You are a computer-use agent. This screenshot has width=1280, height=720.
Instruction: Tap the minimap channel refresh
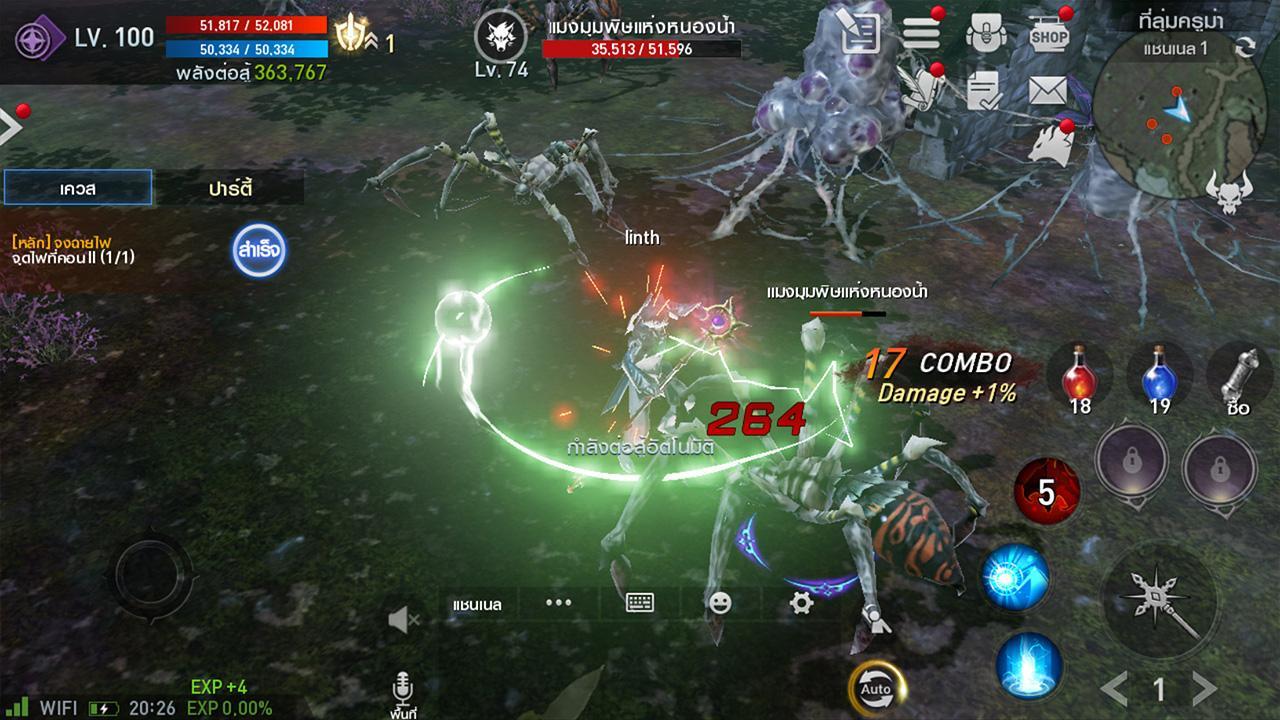1245,45
